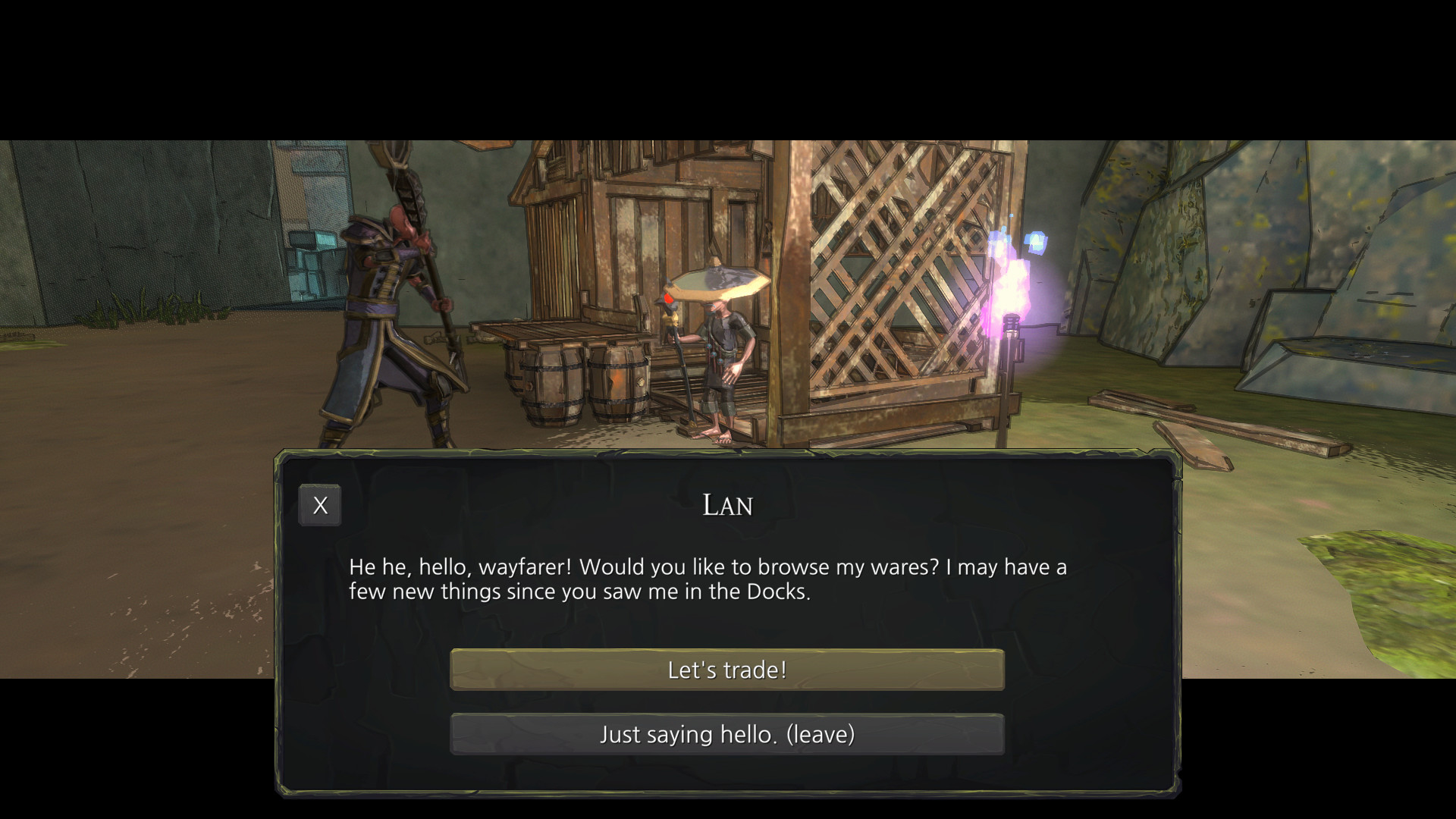Viewport: 1456px width, 819px height.
Task: Click Lan's dialog greeting text
Action: pyautogui.click(x=705, y=578)
